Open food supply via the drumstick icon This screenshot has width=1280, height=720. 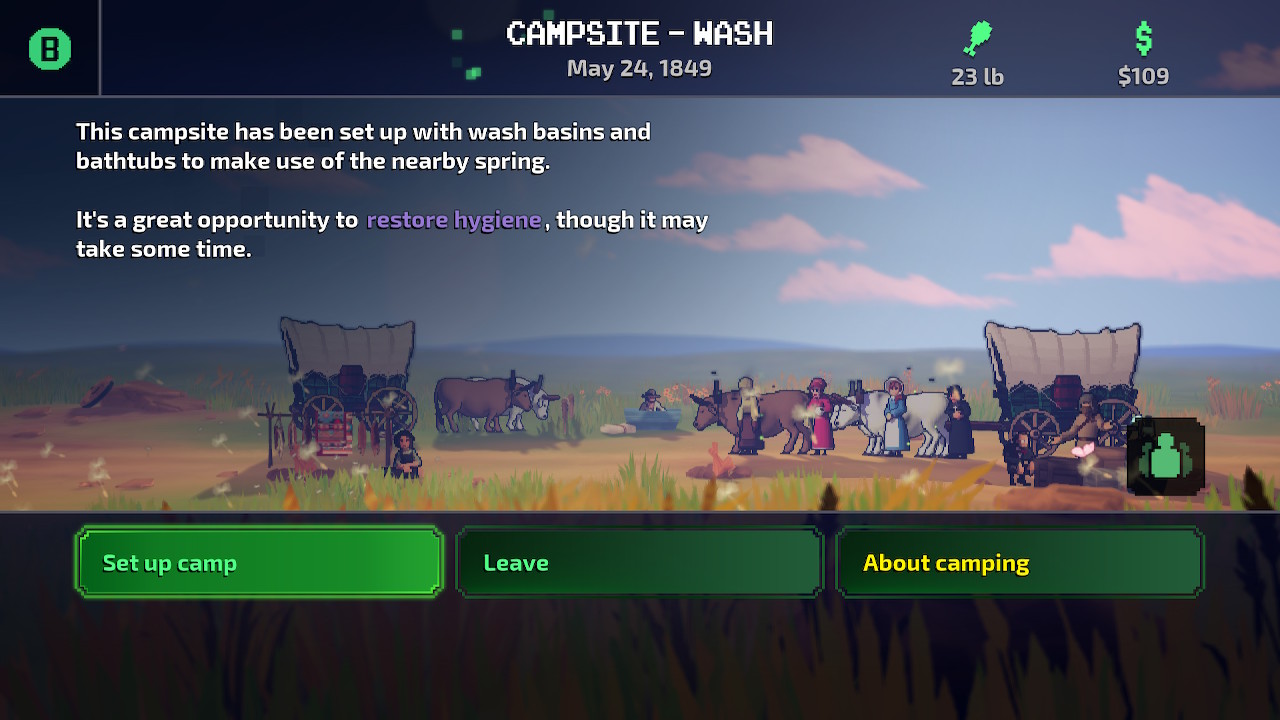975,36
